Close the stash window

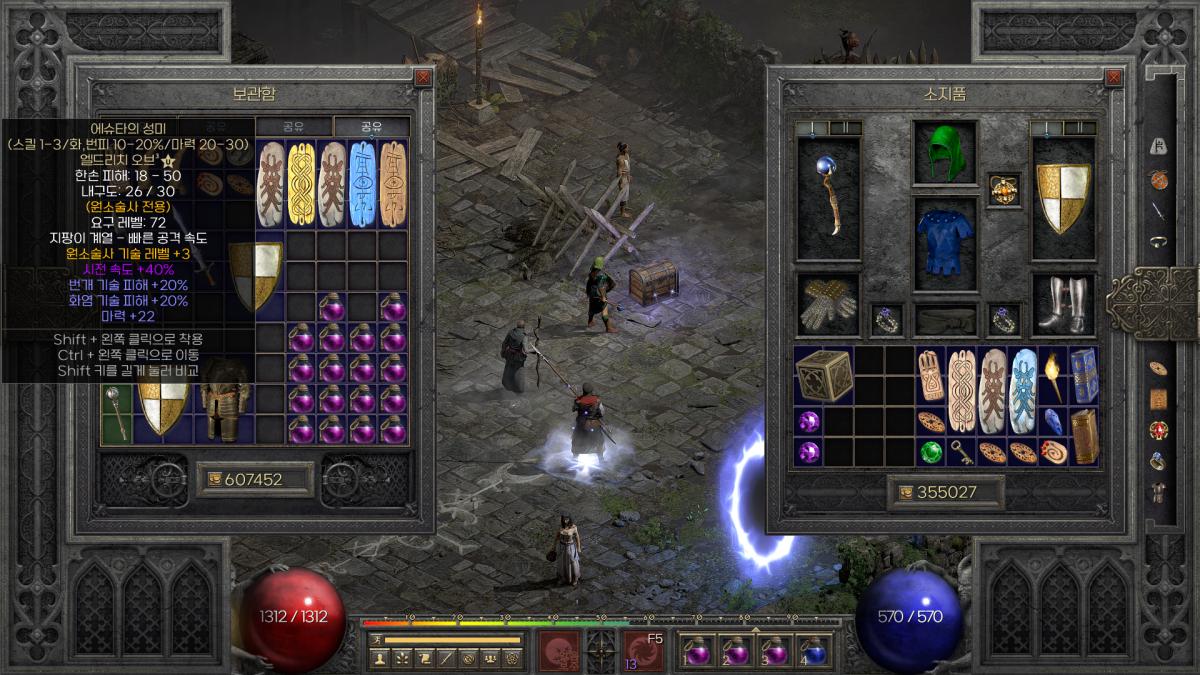point(423,76)
